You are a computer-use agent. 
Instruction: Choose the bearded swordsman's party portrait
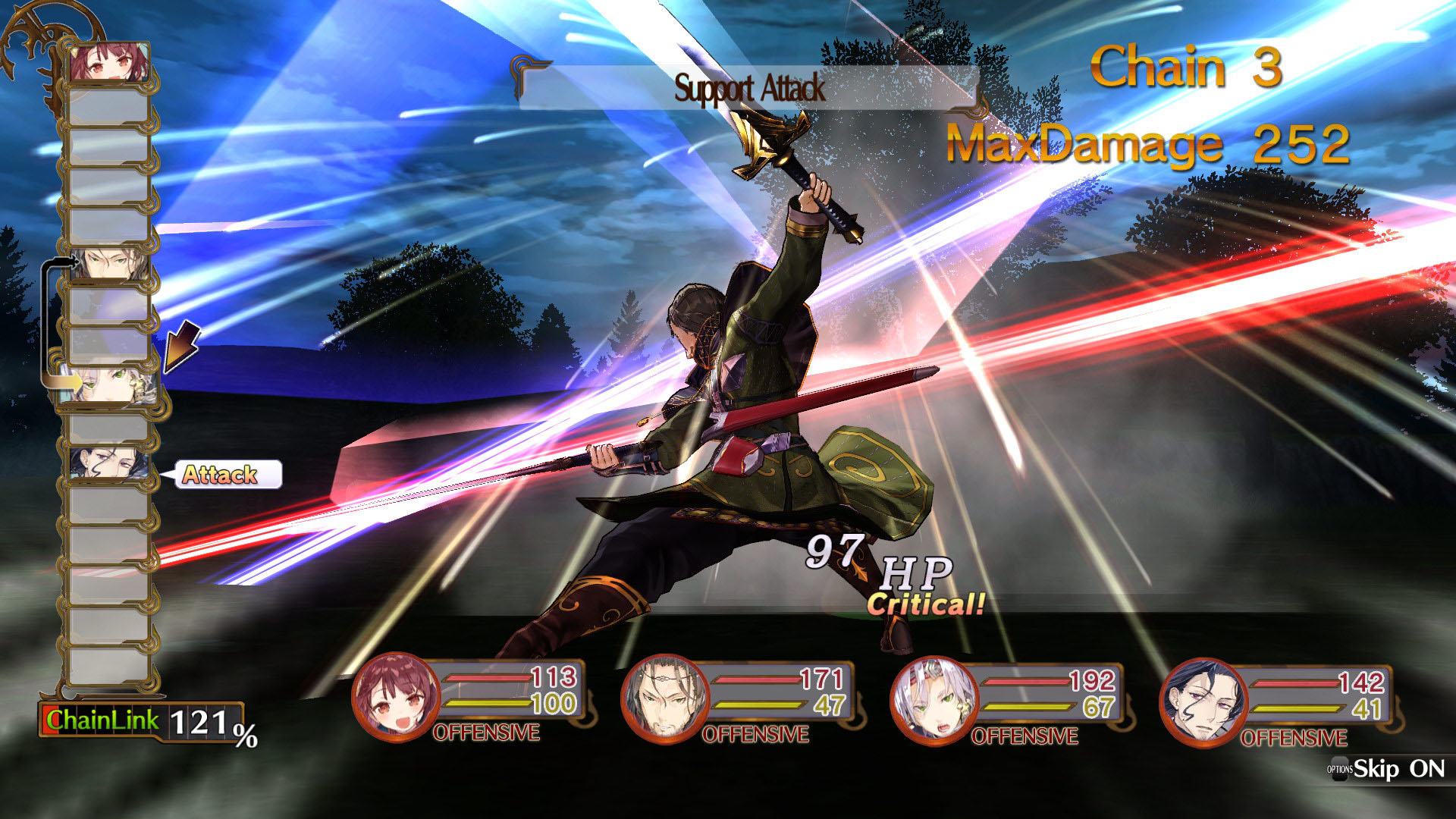click(x=665, y=699)
